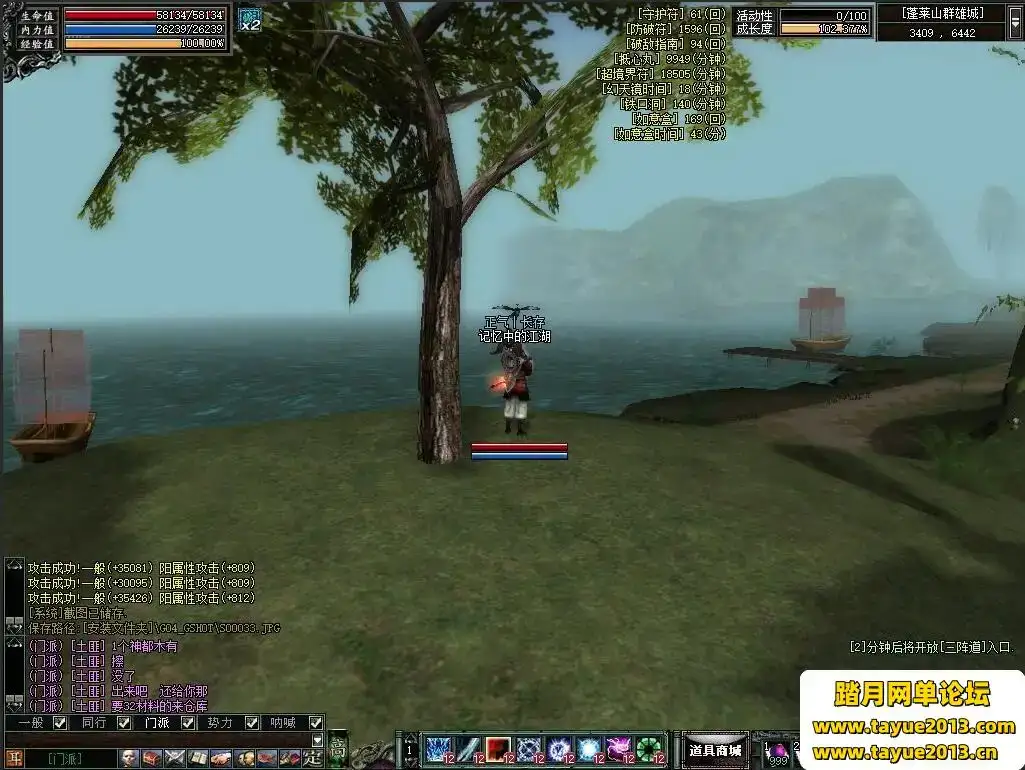1025x770 pixels.
Task: Toggle the 呐喊 shout channel checkbox
Action: click(316, 723)
